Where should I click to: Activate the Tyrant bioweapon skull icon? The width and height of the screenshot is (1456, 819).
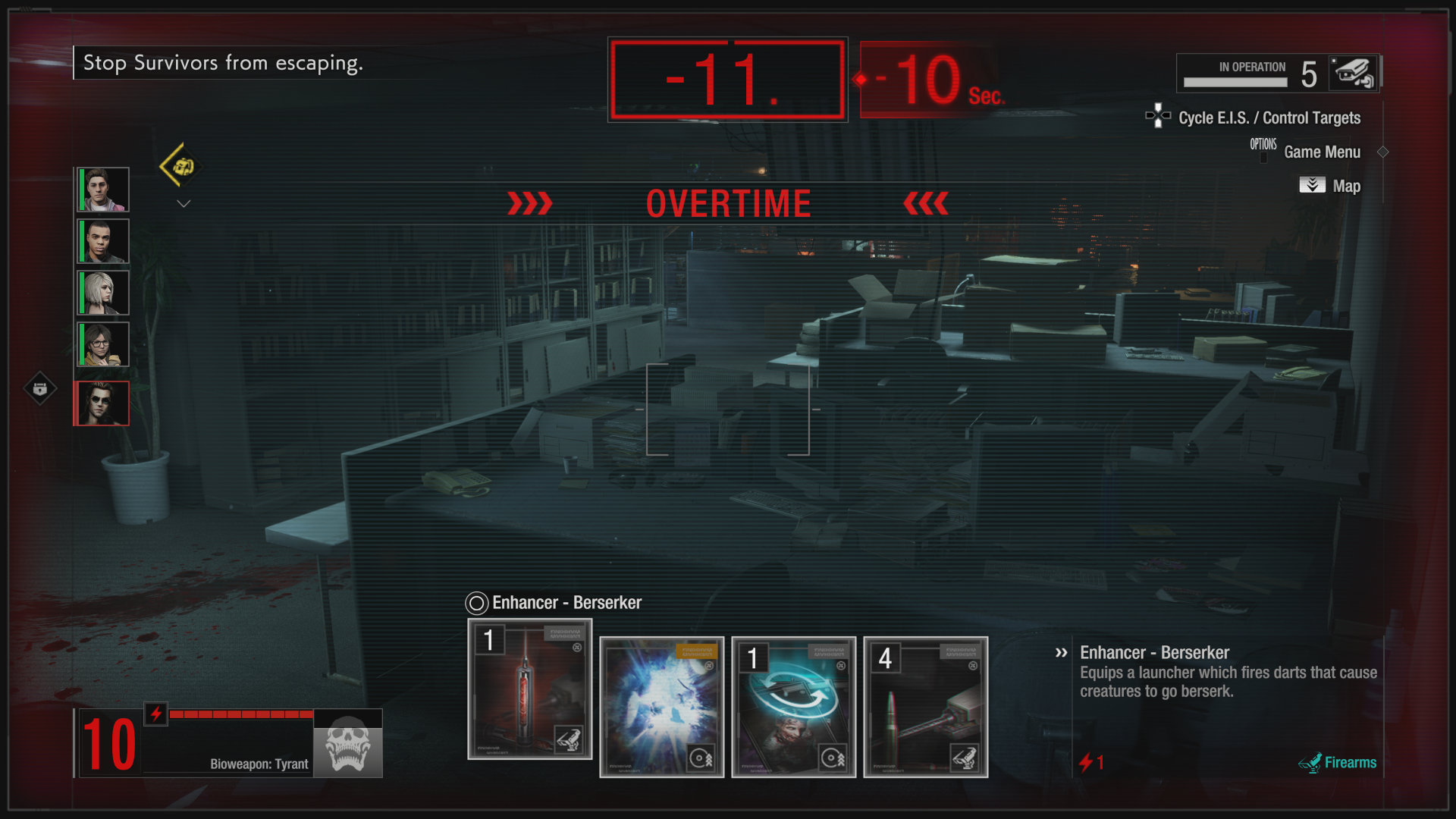[x=348, y=744]
